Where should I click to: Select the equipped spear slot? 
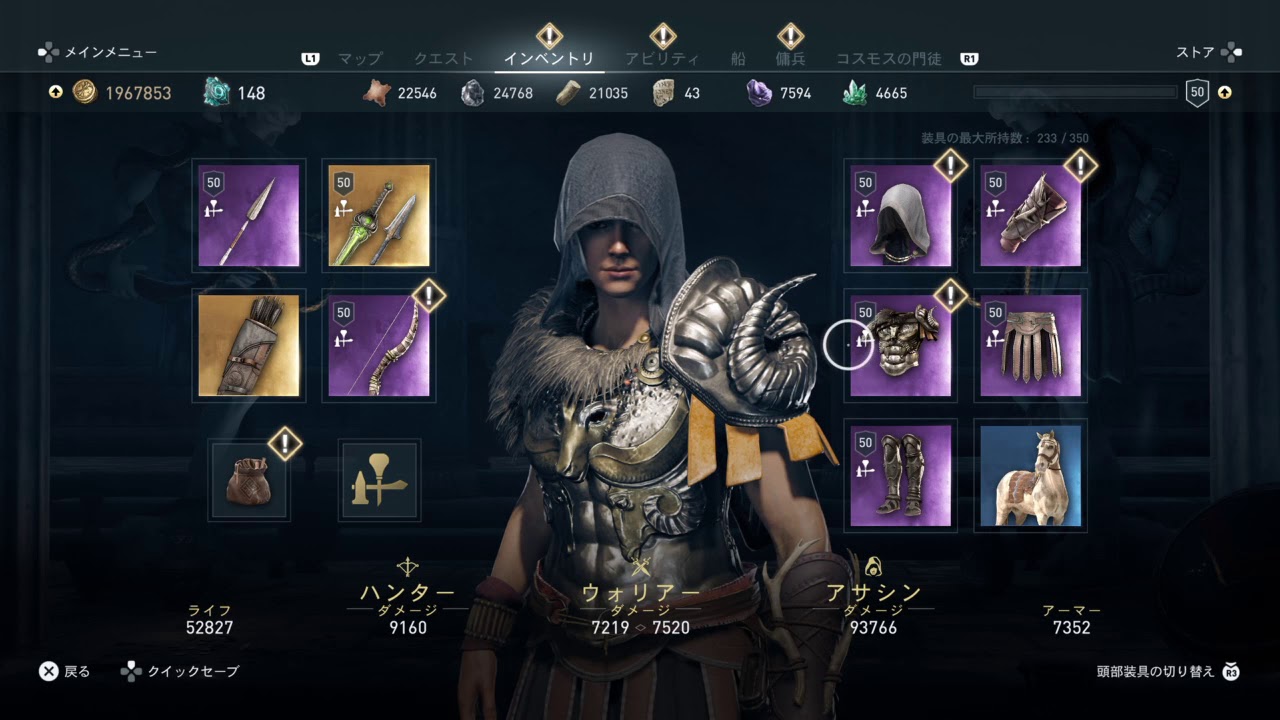(x=249, y=216)
